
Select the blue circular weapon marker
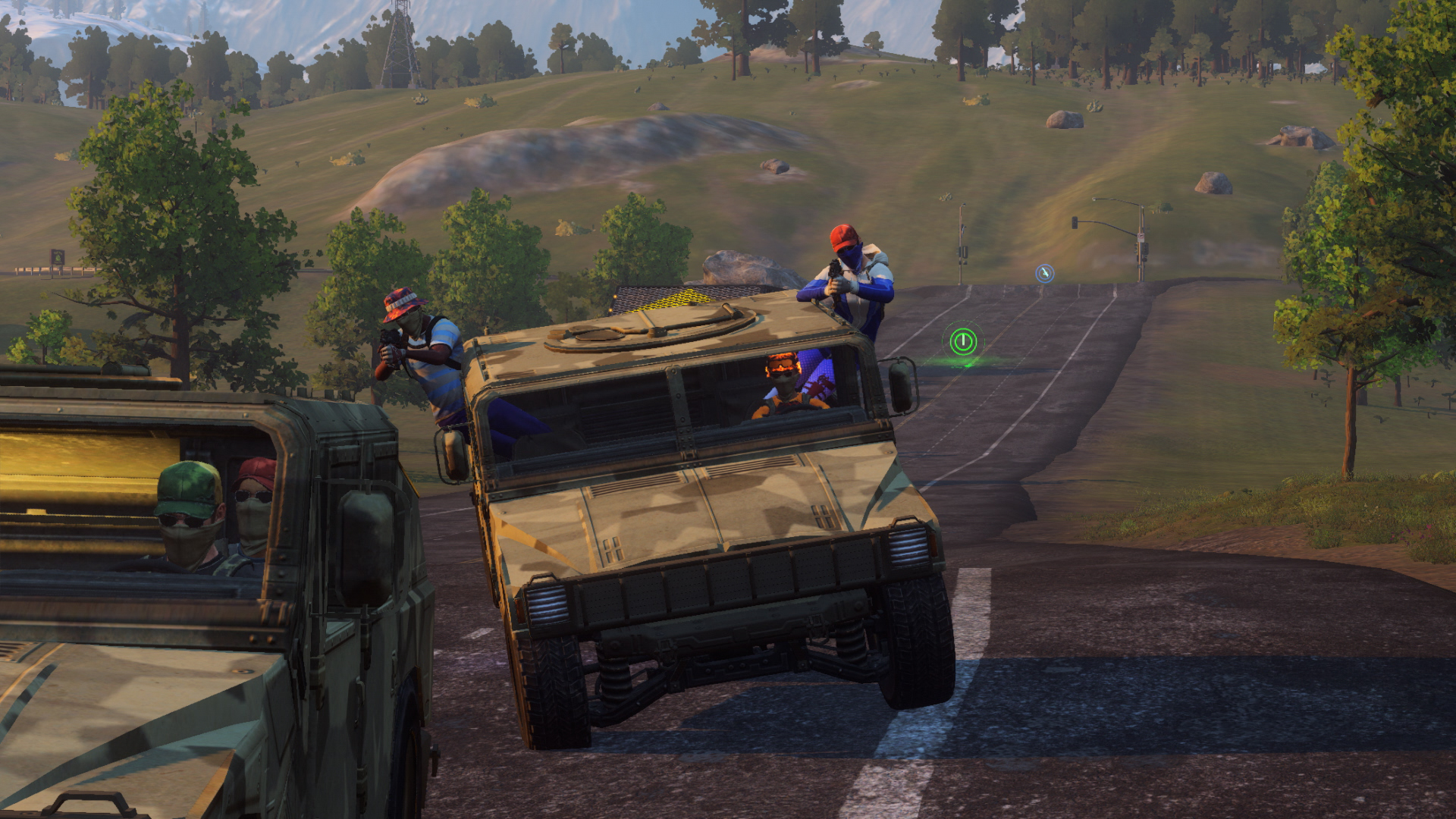pyautogui.click(x=1044, y=273)
